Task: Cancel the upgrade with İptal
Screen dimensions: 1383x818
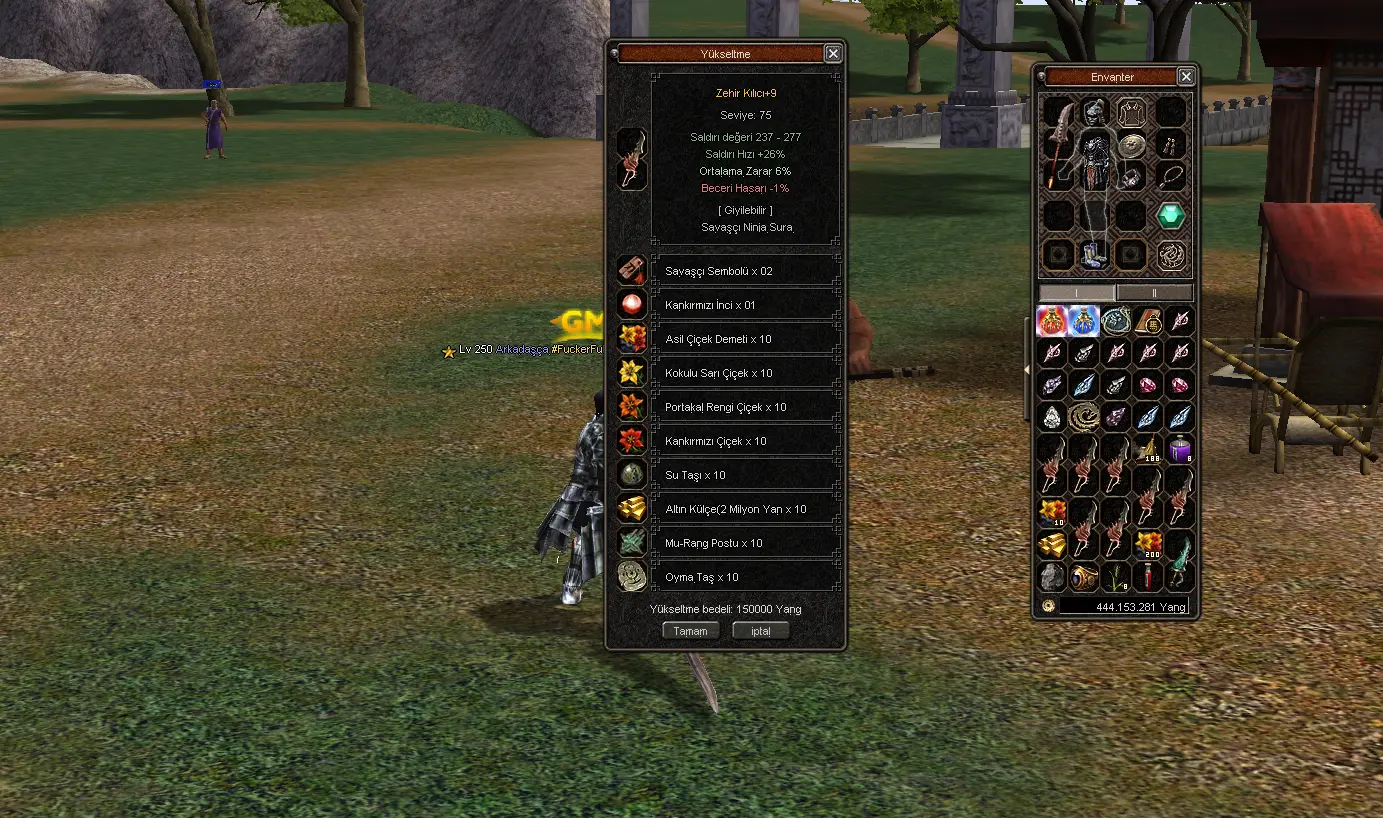Action: (x=760, y=631)
